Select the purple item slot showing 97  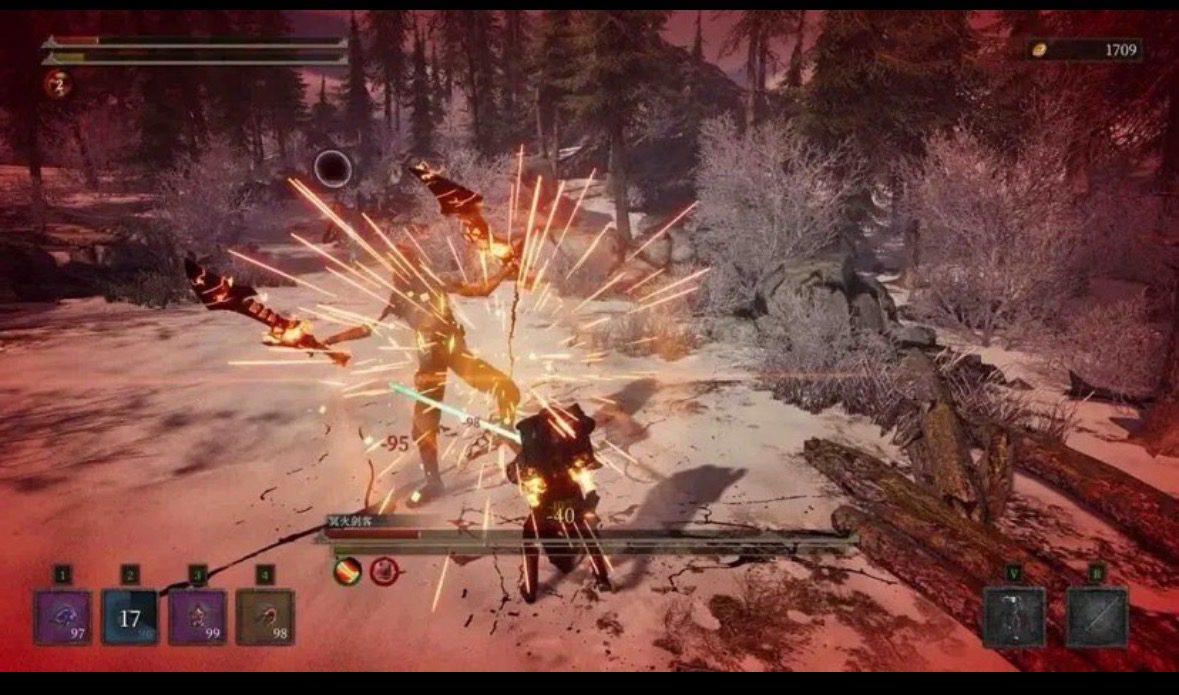pos(63,617)
